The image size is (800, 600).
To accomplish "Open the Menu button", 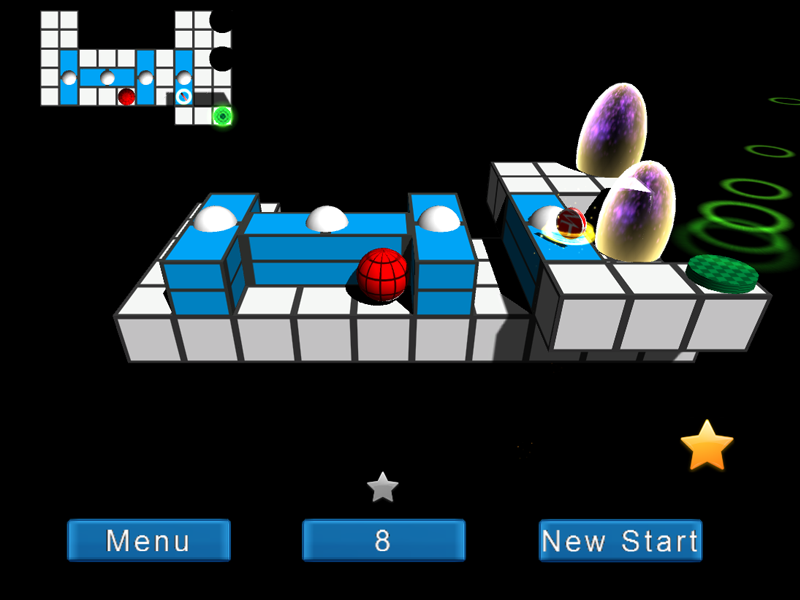I will point(149,541).
